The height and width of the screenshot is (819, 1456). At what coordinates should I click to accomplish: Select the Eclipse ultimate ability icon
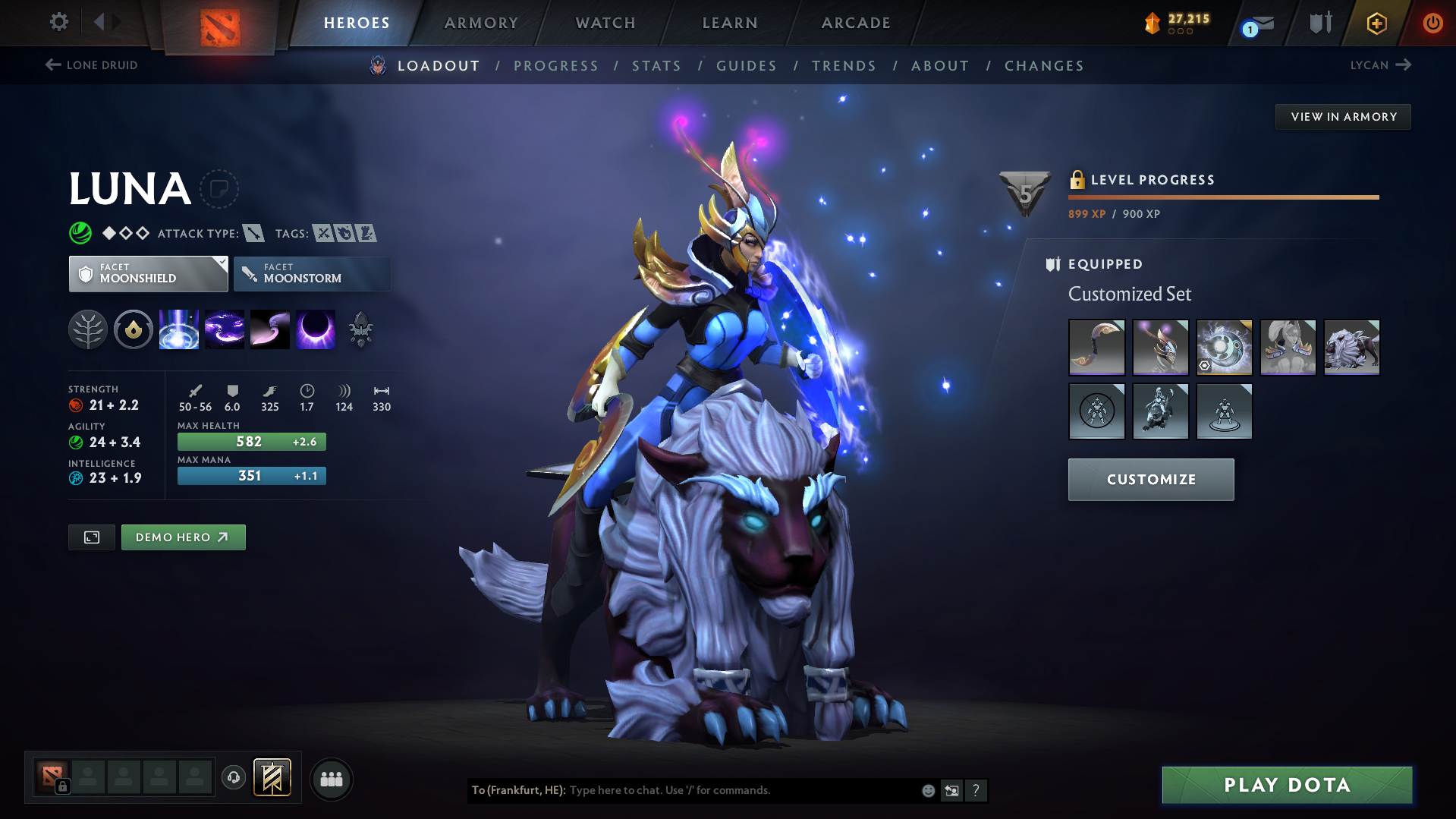315,330
